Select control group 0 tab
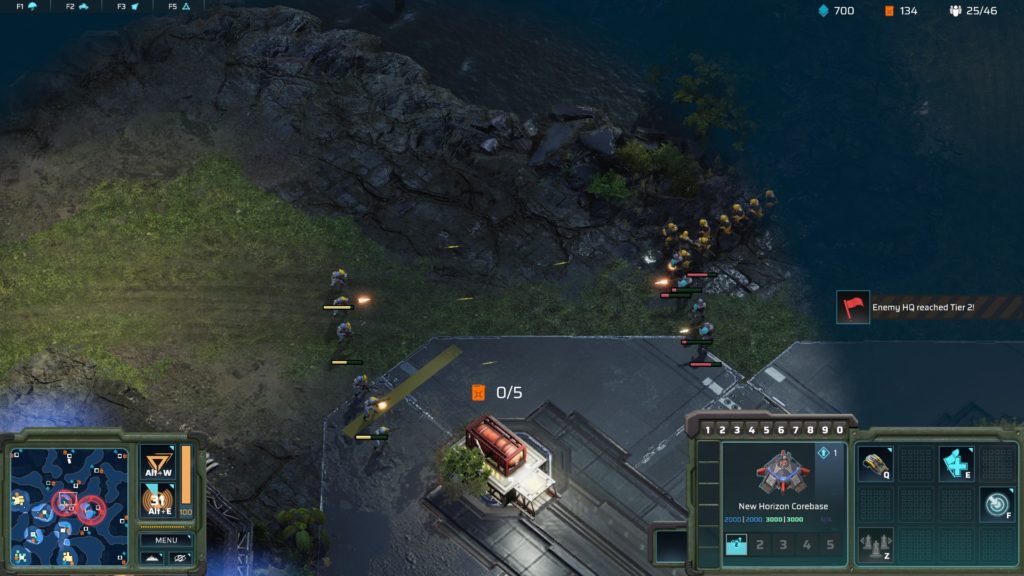 (840, 430)
